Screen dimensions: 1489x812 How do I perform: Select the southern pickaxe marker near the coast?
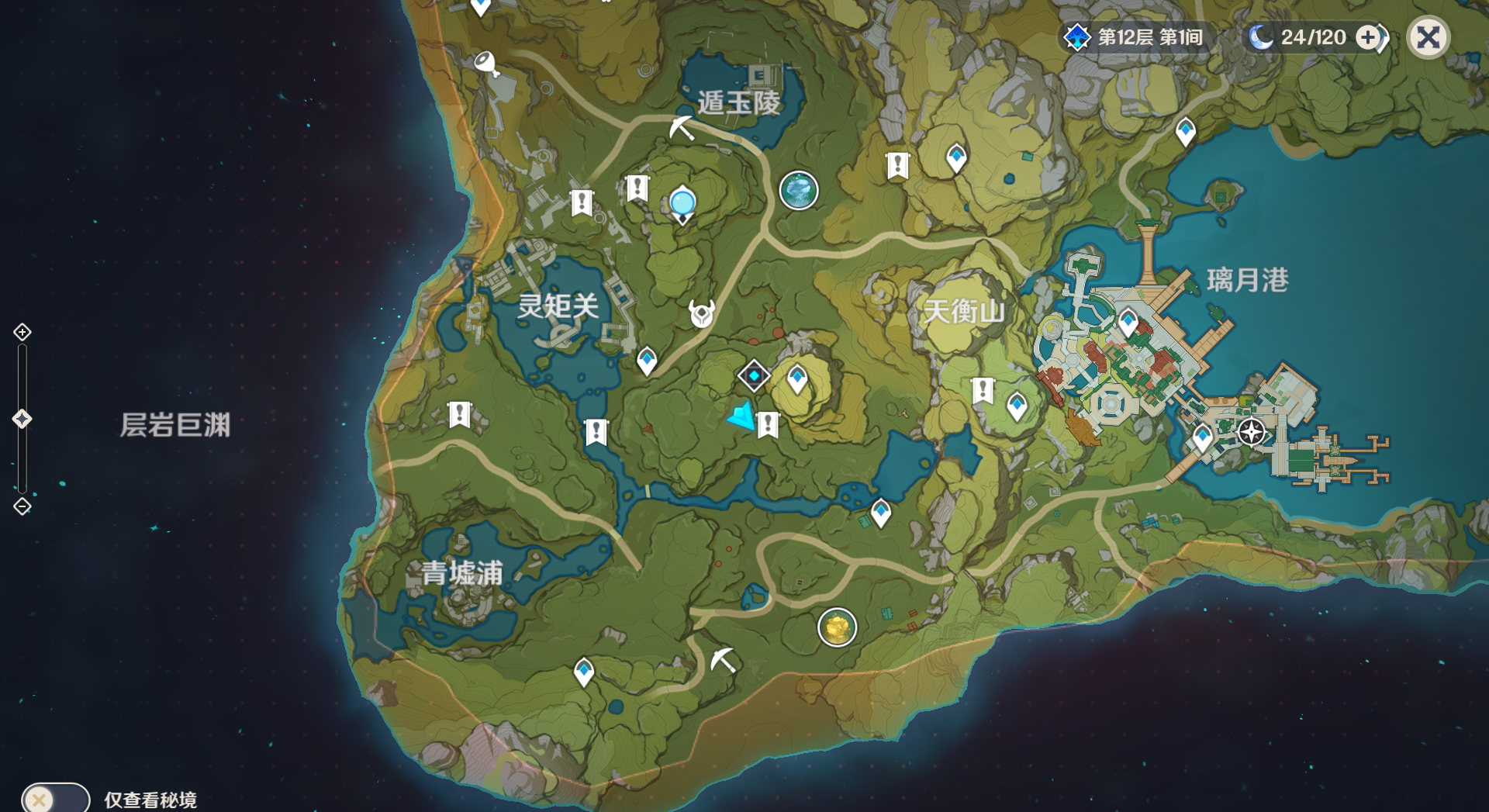point(723,660)
